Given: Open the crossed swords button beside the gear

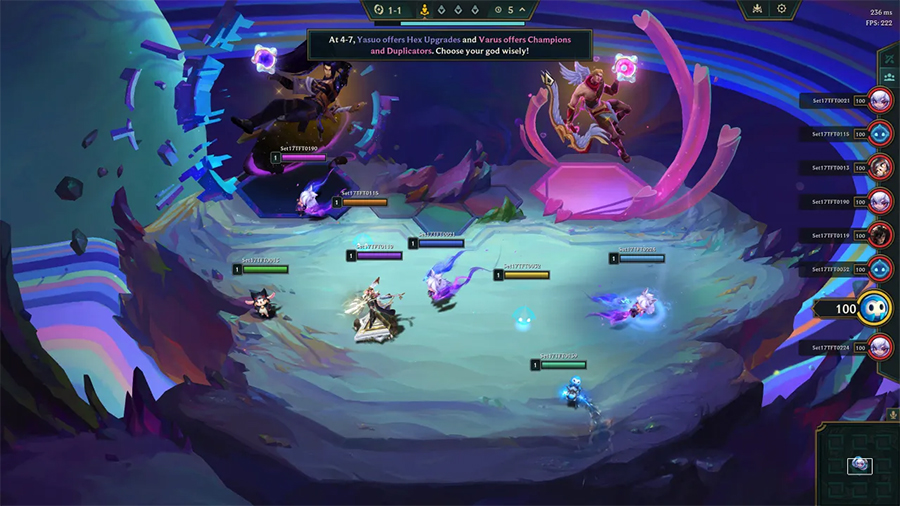Looking at the screenshot, I should (x=757, y=9).
